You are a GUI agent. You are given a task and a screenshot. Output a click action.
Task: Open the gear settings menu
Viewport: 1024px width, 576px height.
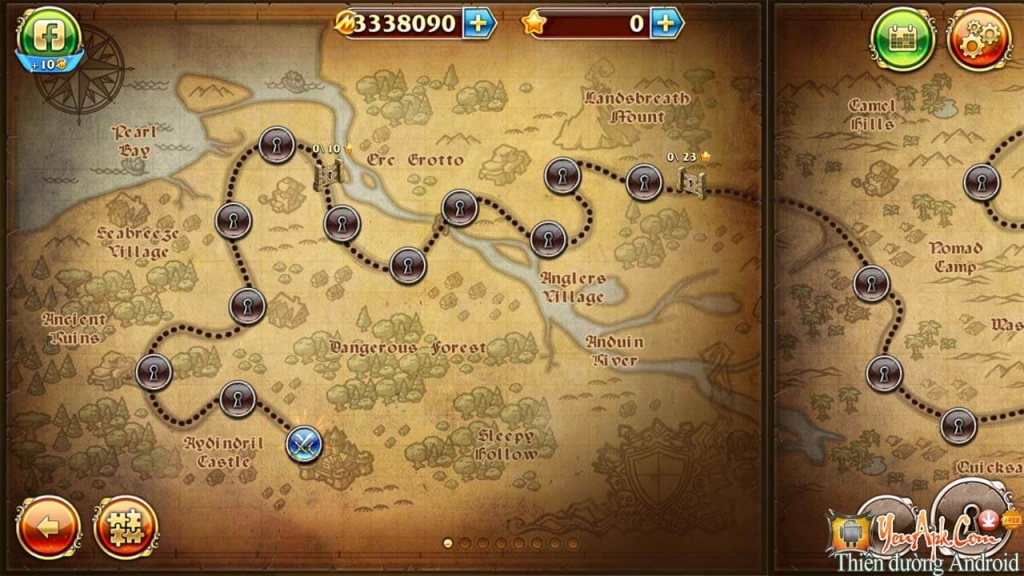978,39
